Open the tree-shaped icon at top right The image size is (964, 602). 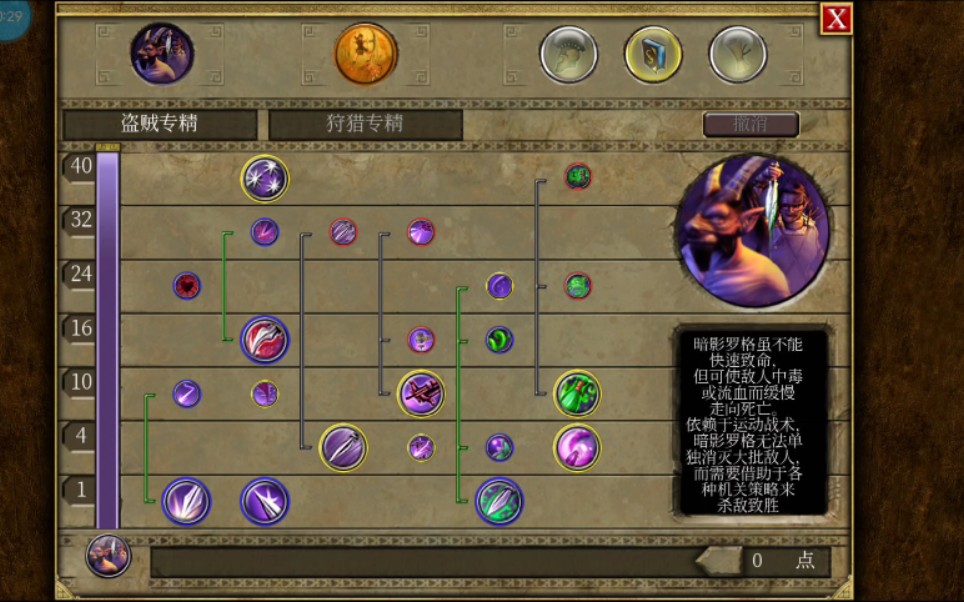[738, 54]
